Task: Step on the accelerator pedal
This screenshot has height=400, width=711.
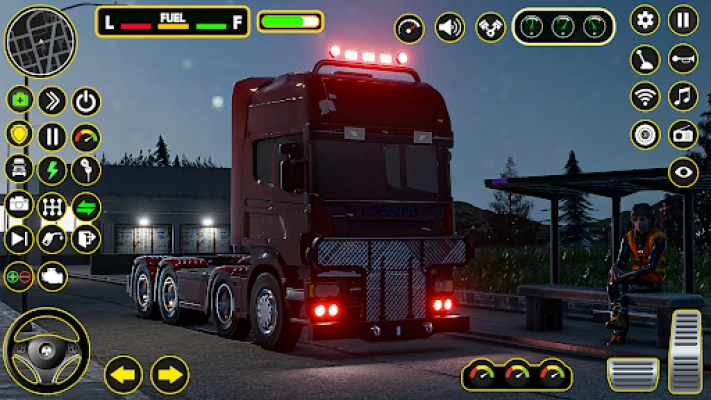Action: coord(685,352)
